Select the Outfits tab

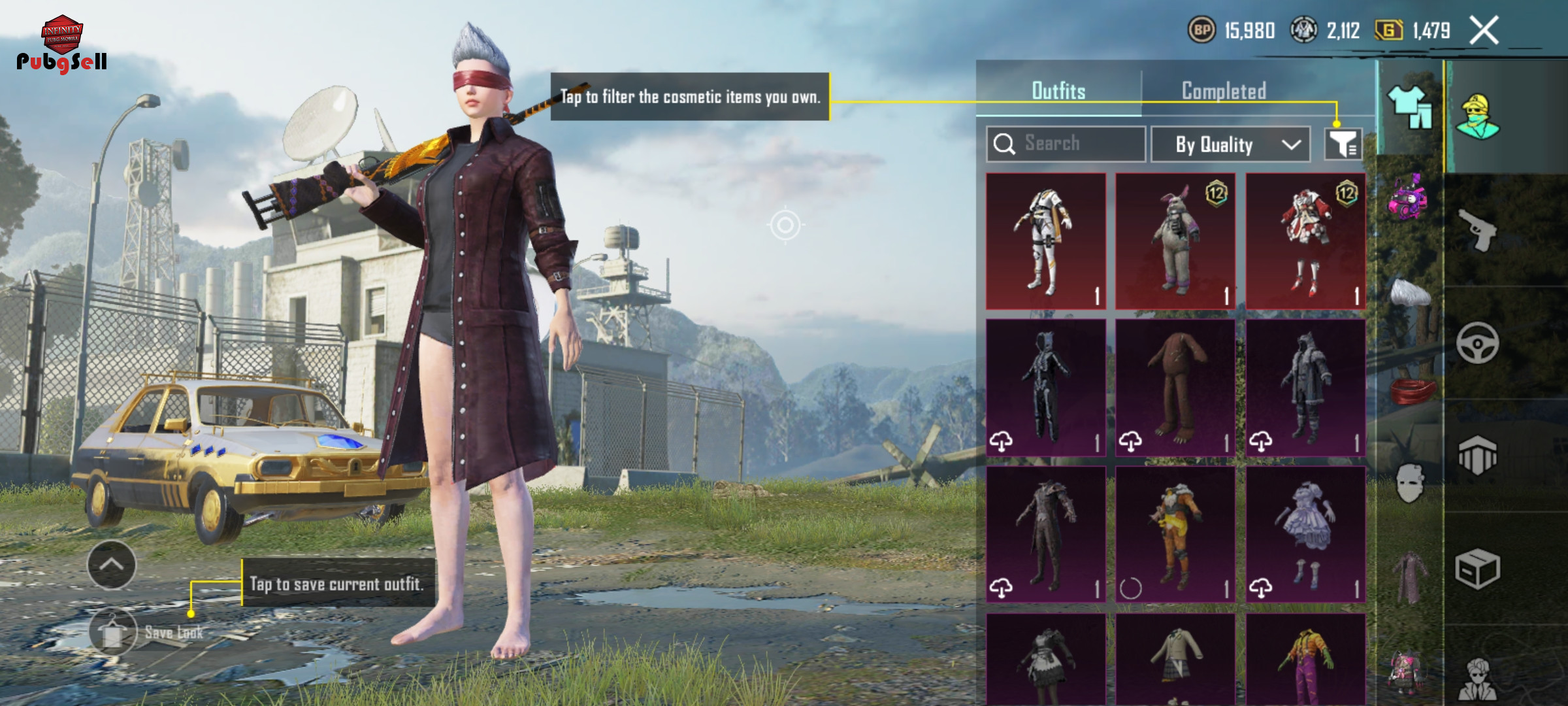coord(1058,91)
